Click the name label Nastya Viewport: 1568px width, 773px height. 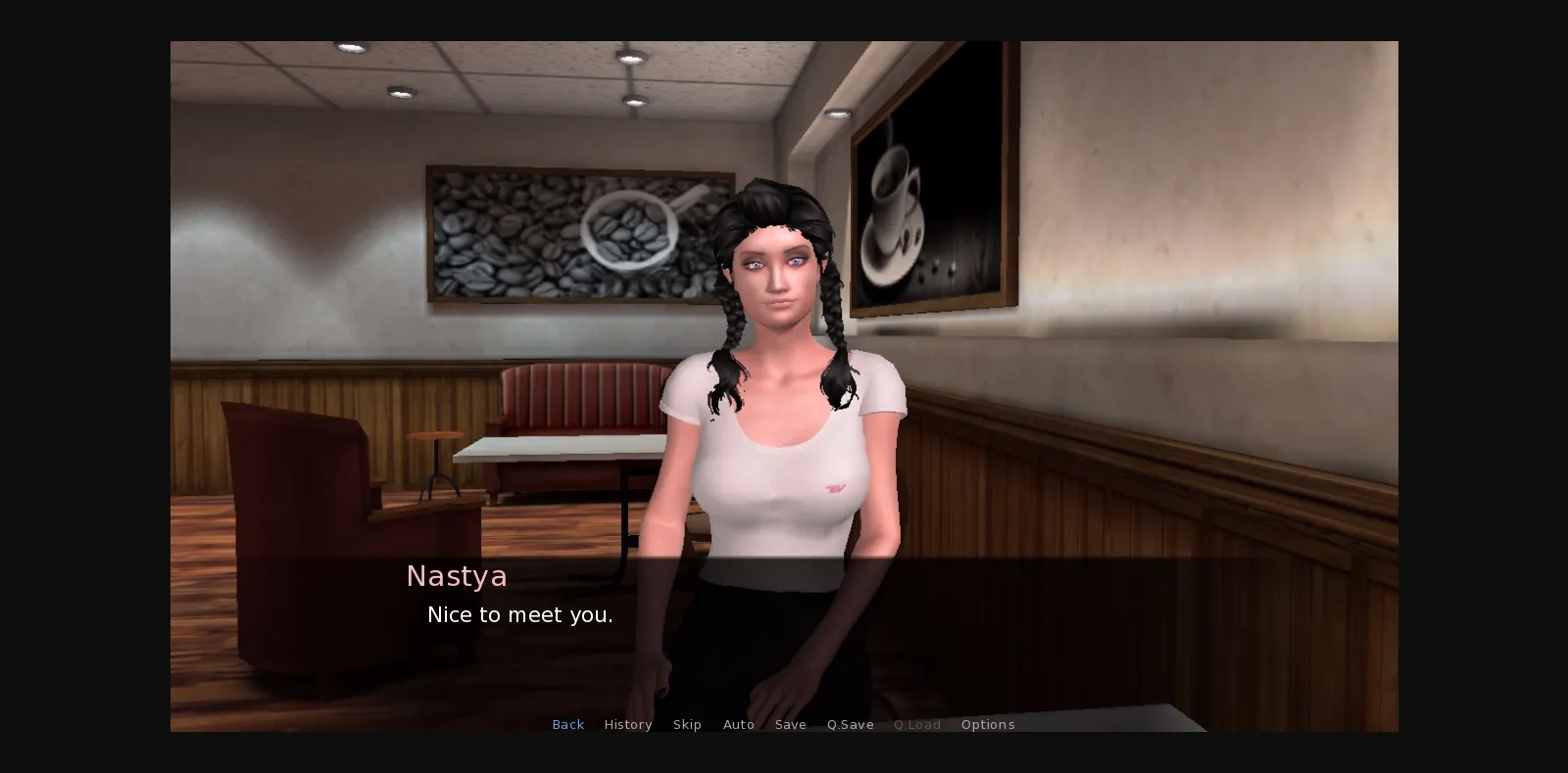click(457, 576)
